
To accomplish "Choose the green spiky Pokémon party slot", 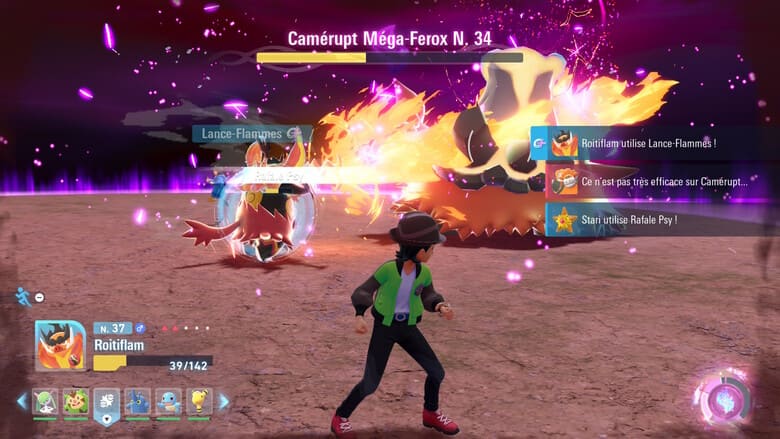I will (76, 401).
